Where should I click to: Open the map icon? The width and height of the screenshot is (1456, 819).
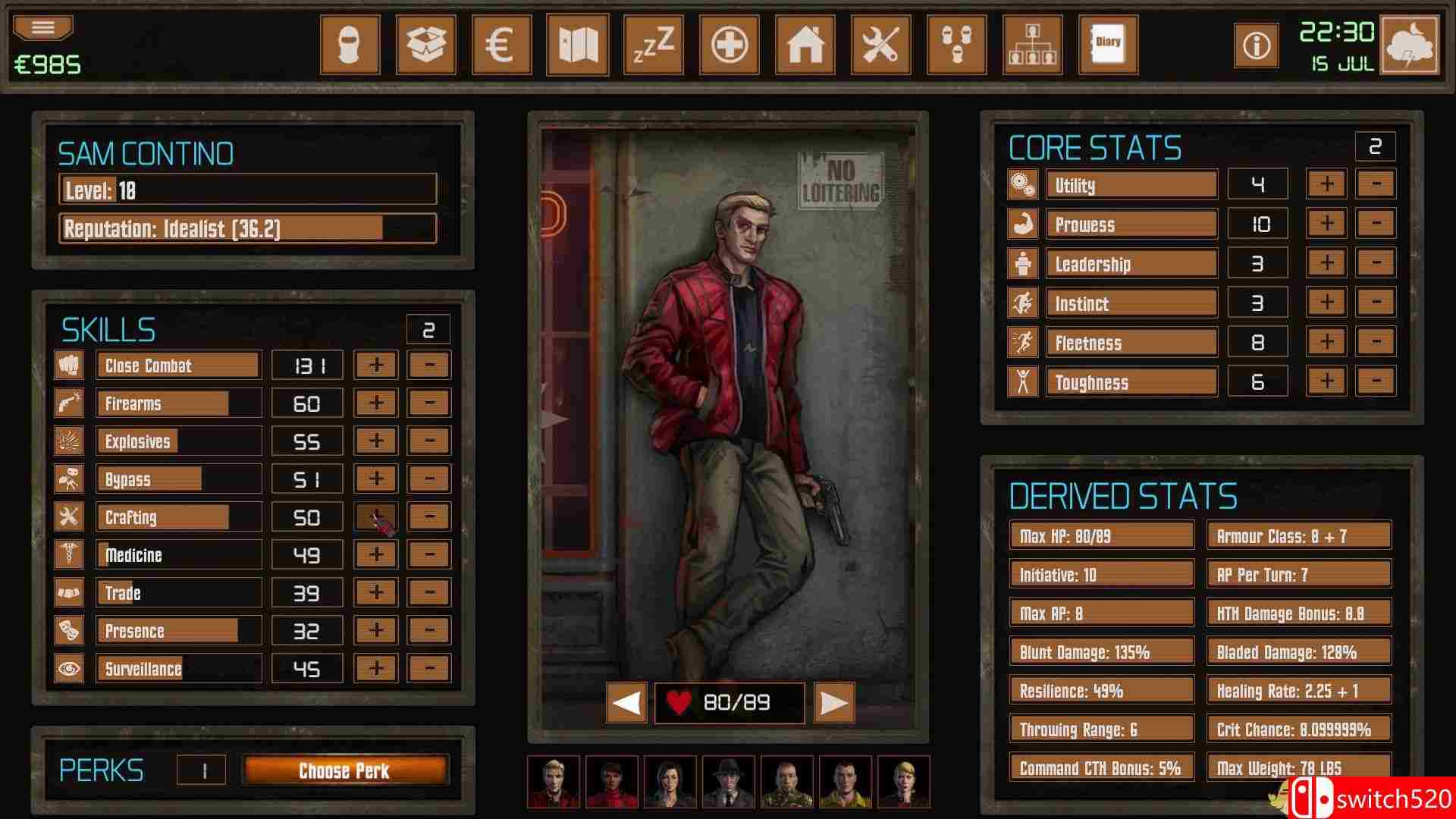[577, 44]
